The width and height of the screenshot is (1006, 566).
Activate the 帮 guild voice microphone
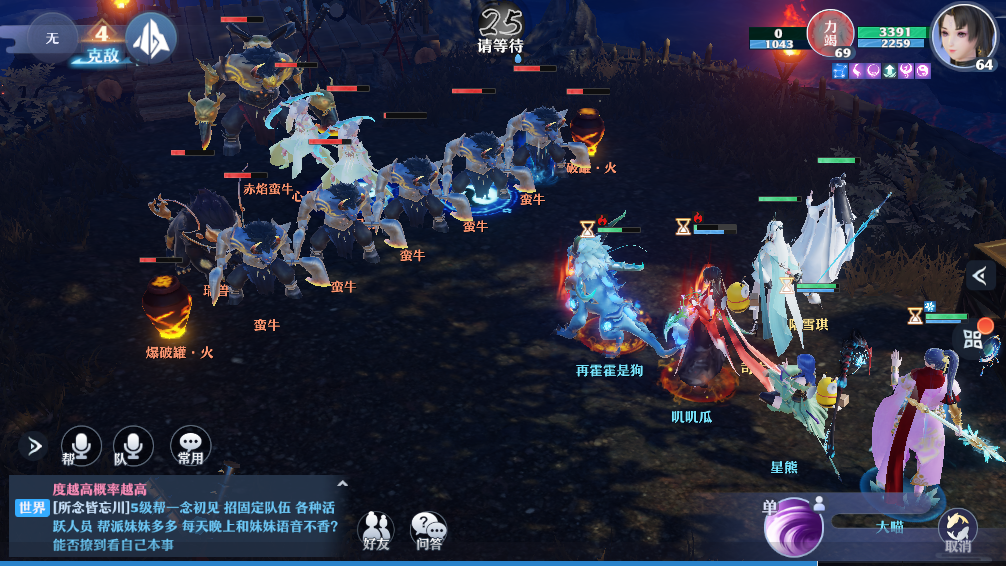pos(81,445)
